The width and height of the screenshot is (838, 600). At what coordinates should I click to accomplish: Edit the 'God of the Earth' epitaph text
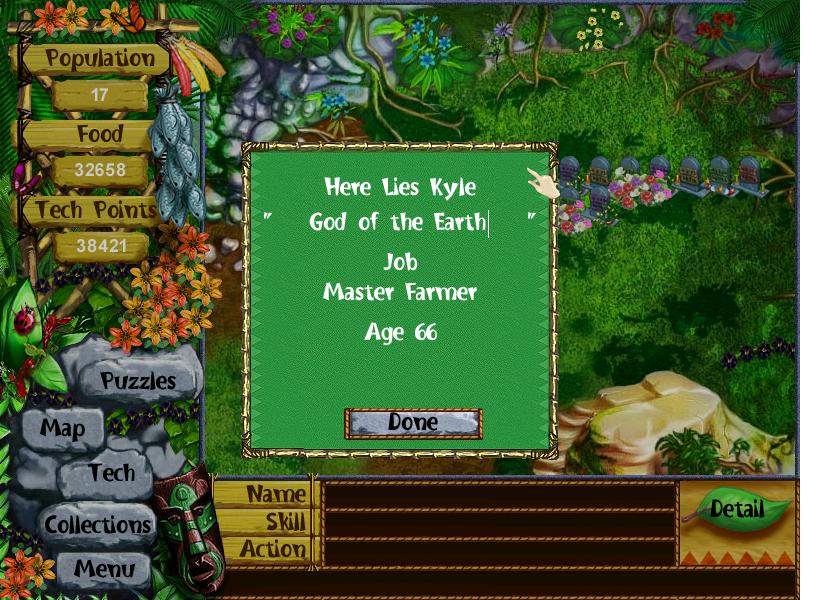[x=398, y=222]
